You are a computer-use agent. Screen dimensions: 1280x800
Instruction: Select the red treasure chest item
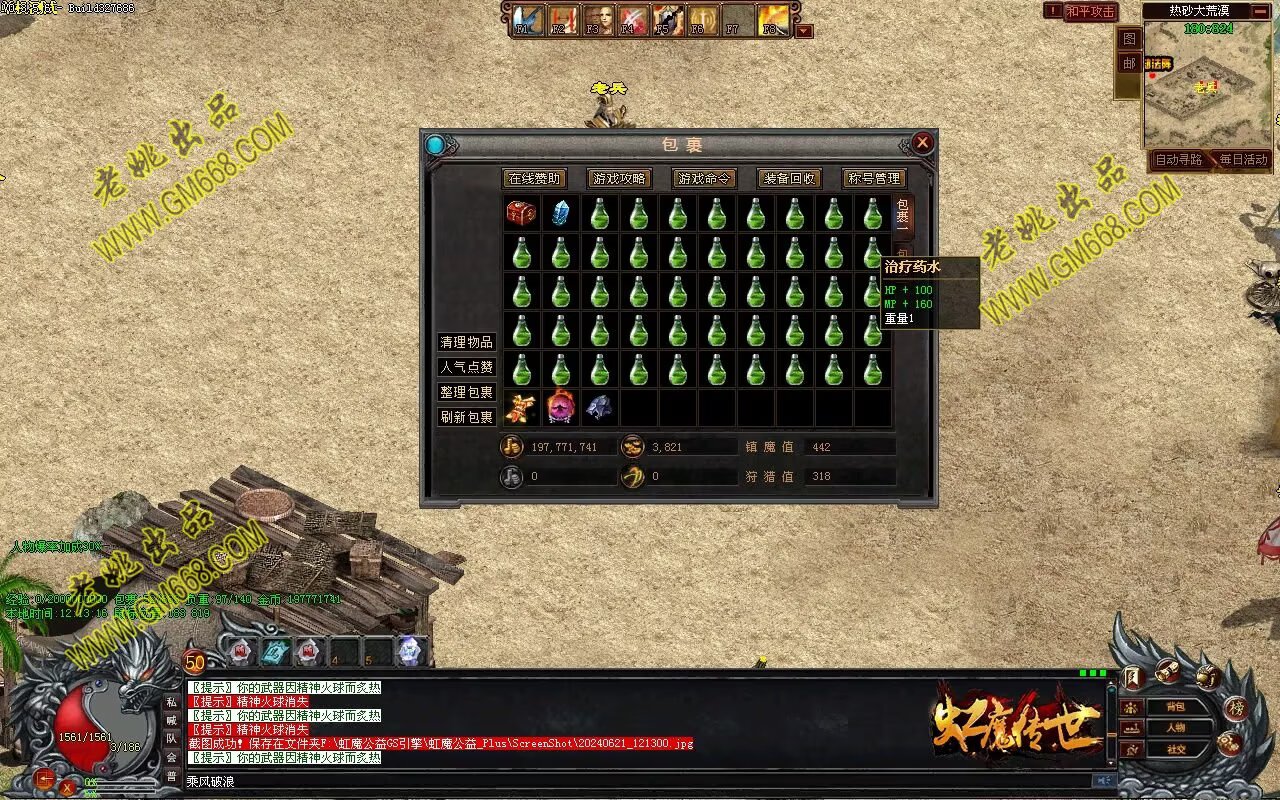(521, 213)
